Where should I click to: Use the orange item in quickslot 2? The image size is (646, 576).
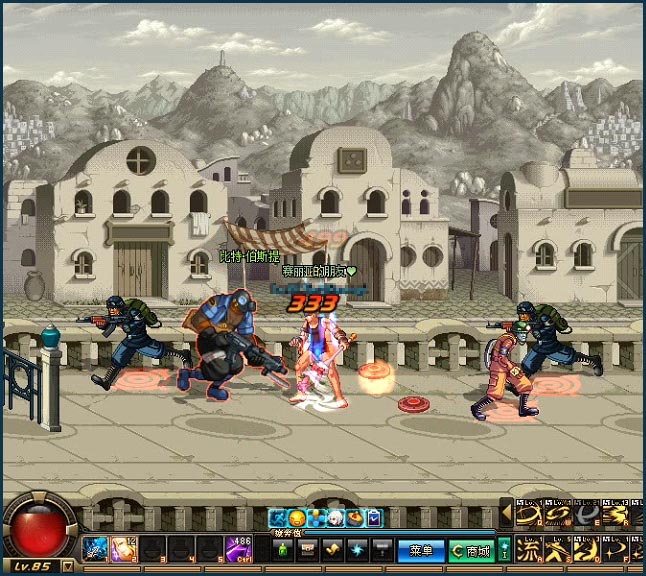[x=125, y=549]
